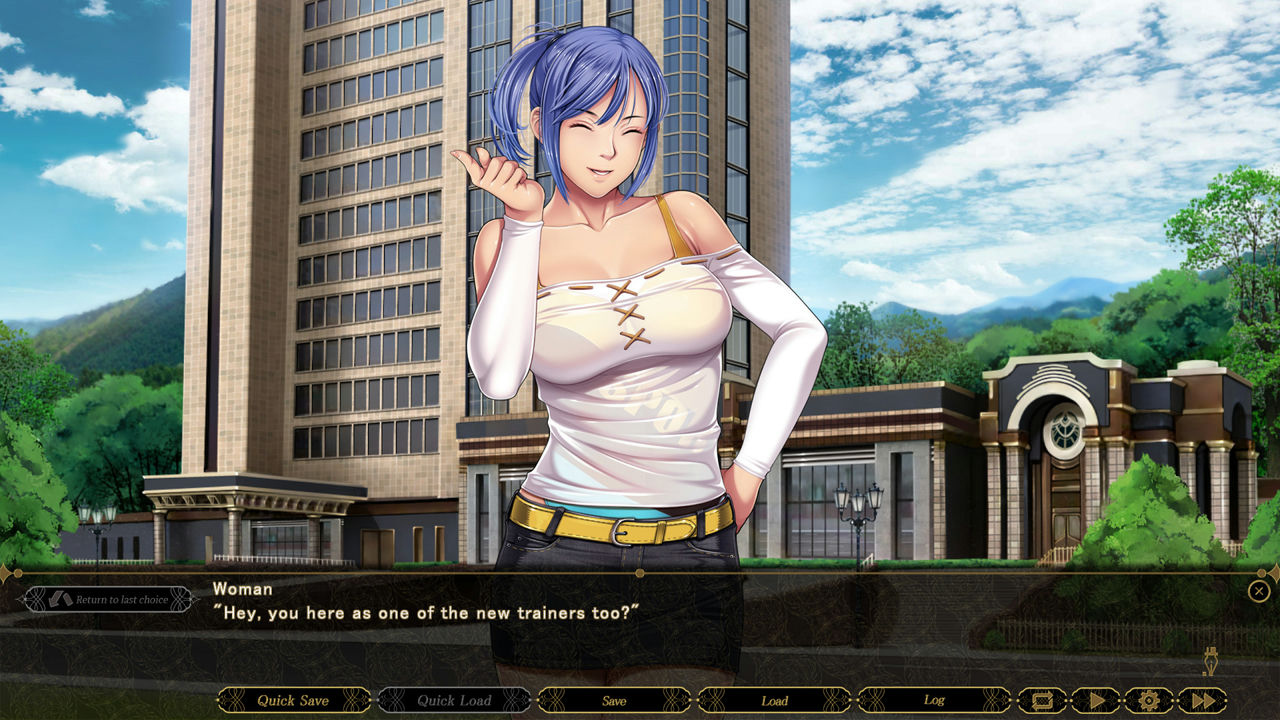The height and width of the screenshot is (720, 1280).
Task: Click the diamond ornament on the textbox left edge
Action: [x=24, y=600]
